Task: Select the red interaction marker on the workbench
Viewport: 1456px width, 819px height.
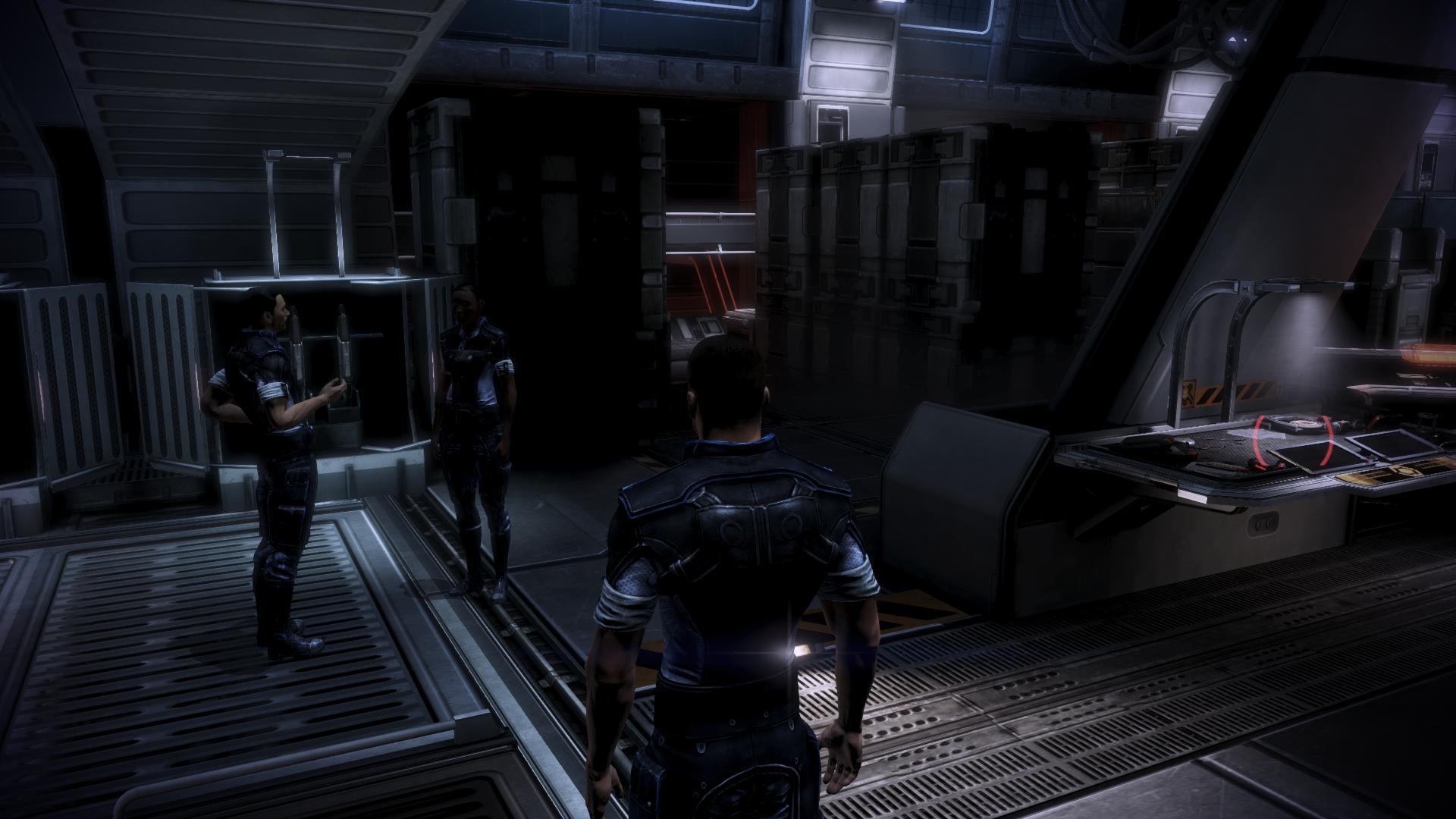Action: tap(1294, 449)
